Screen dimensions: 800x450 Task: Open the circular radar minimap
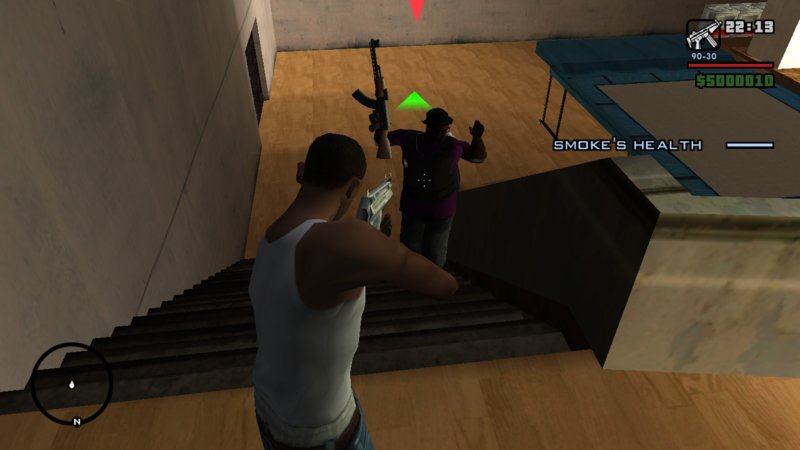tap(71, 383)
